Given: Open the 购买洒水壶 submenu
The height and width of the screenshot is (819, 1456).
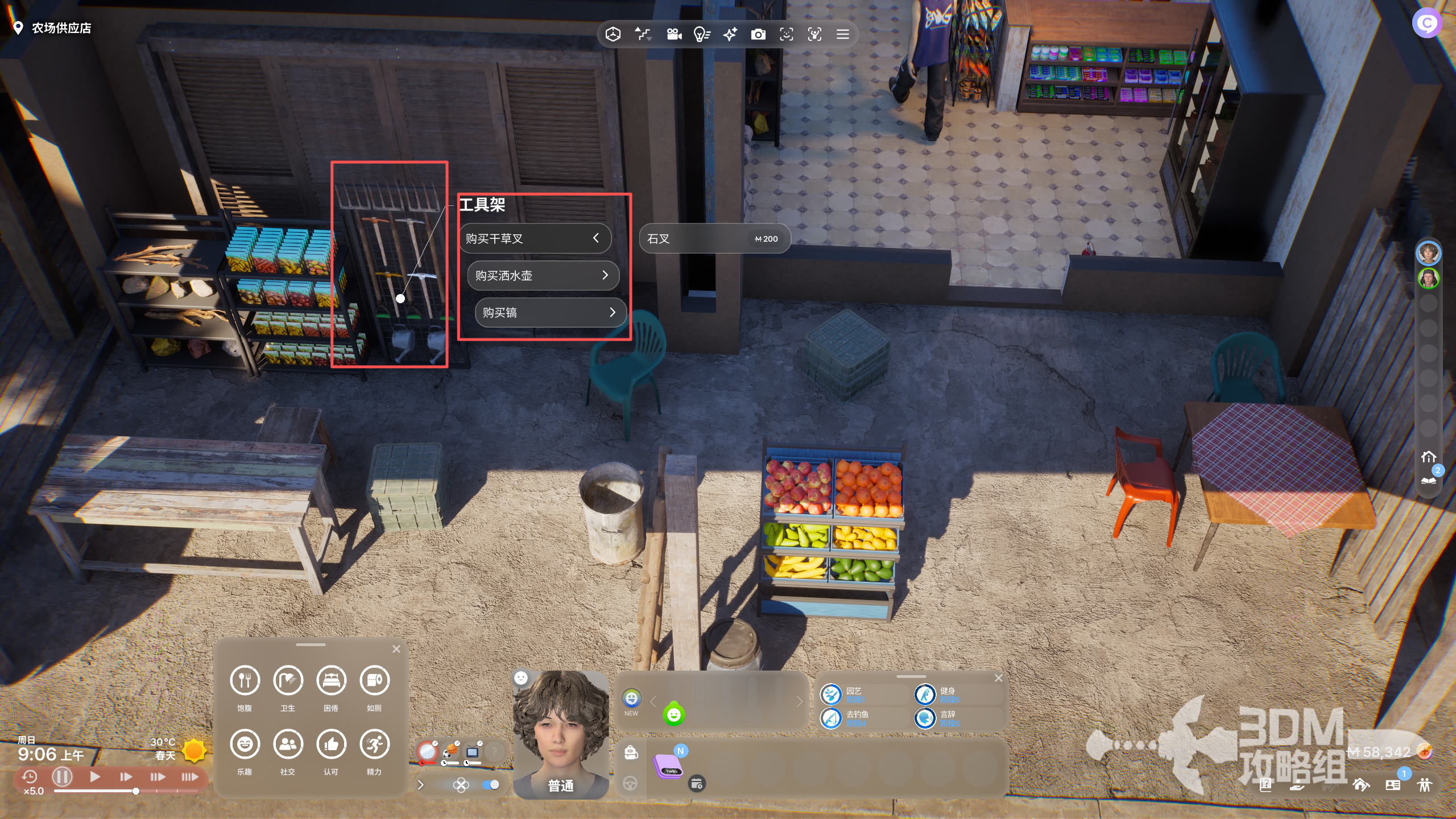Looking at the screenshot, I should click(x=542, y=276).
